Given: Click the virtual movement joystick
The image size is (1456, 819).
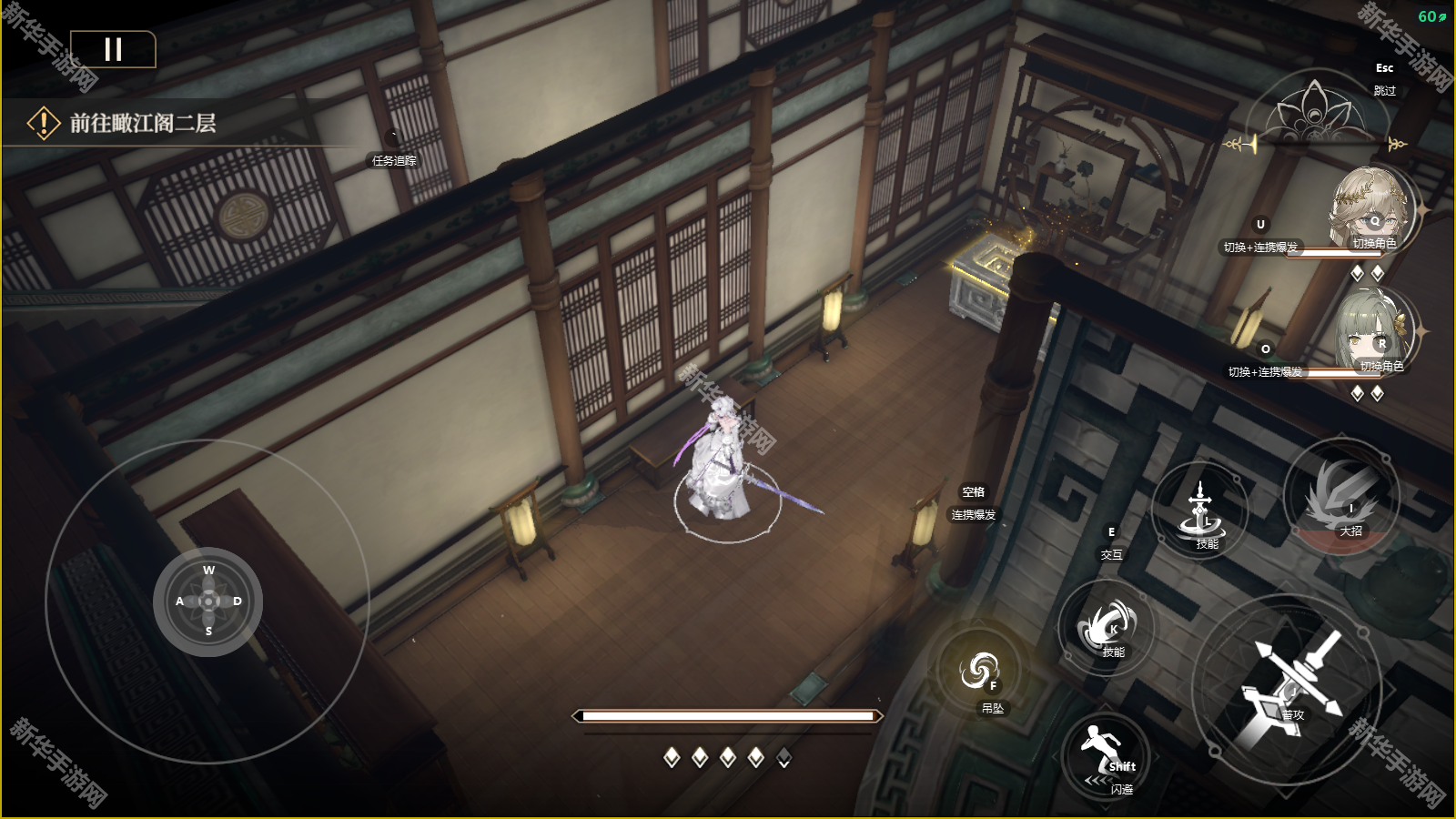Looking at the screenshot, I should tap(208, 602).
